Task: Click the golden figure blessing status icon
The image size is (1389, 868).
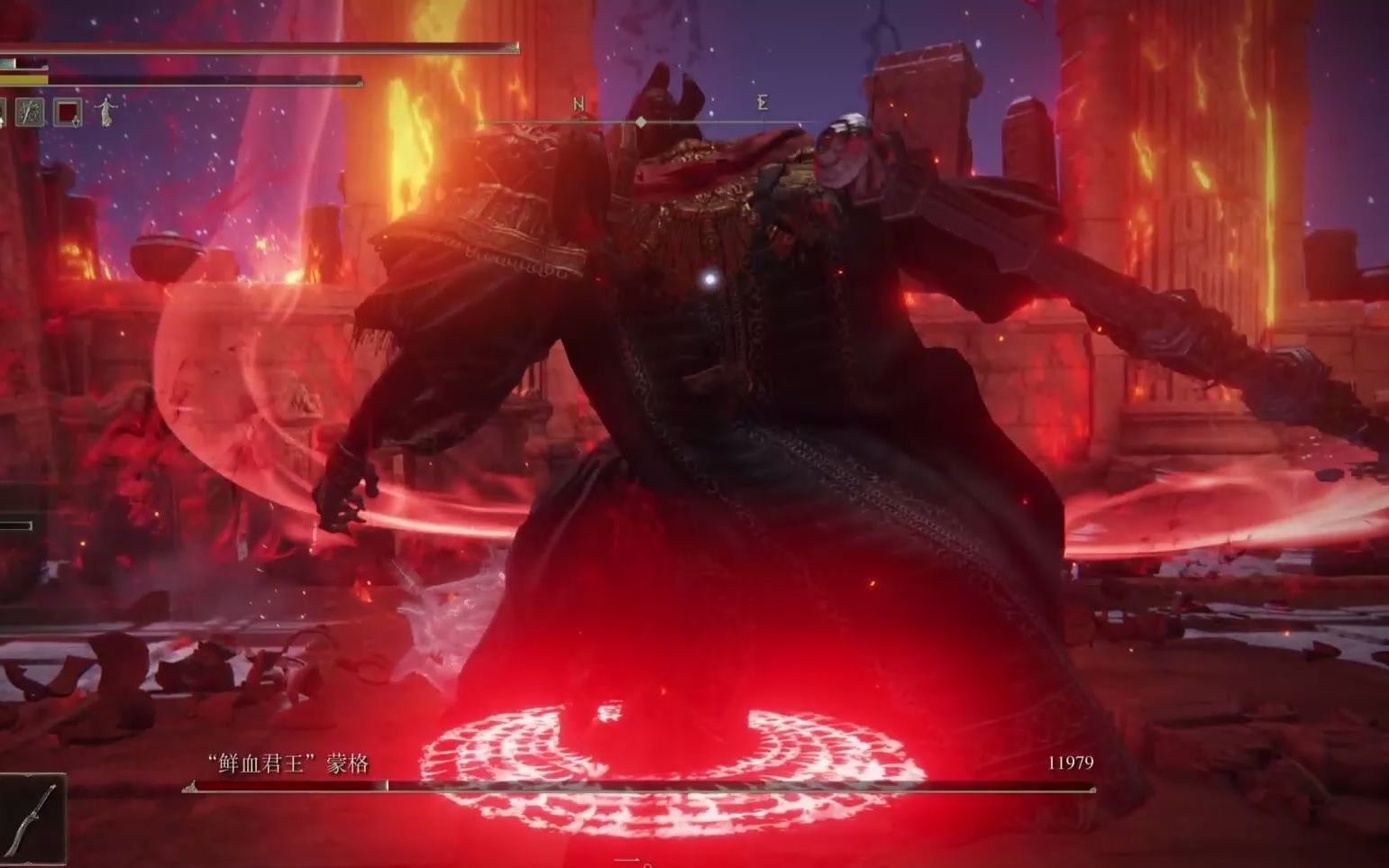Action: point(107,112)
